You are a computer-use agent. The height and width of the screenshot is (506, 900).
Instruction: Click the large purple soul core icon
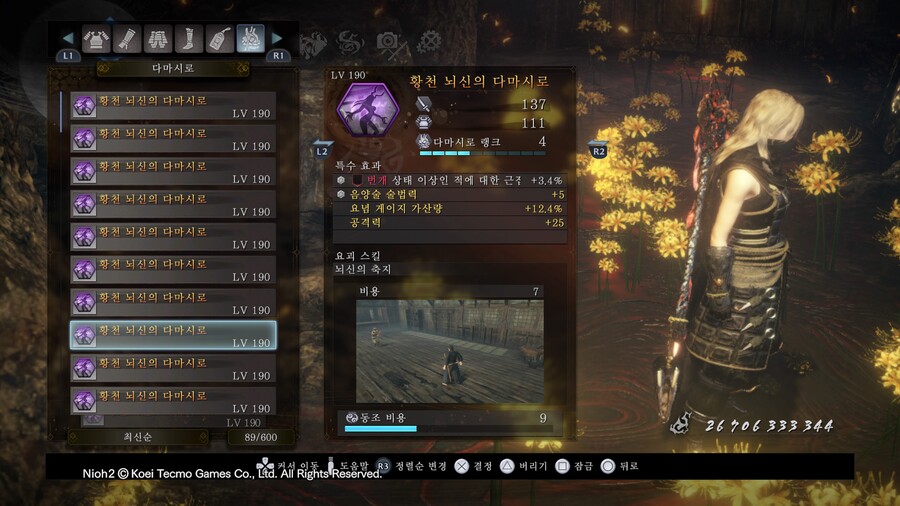coord(367,112)
